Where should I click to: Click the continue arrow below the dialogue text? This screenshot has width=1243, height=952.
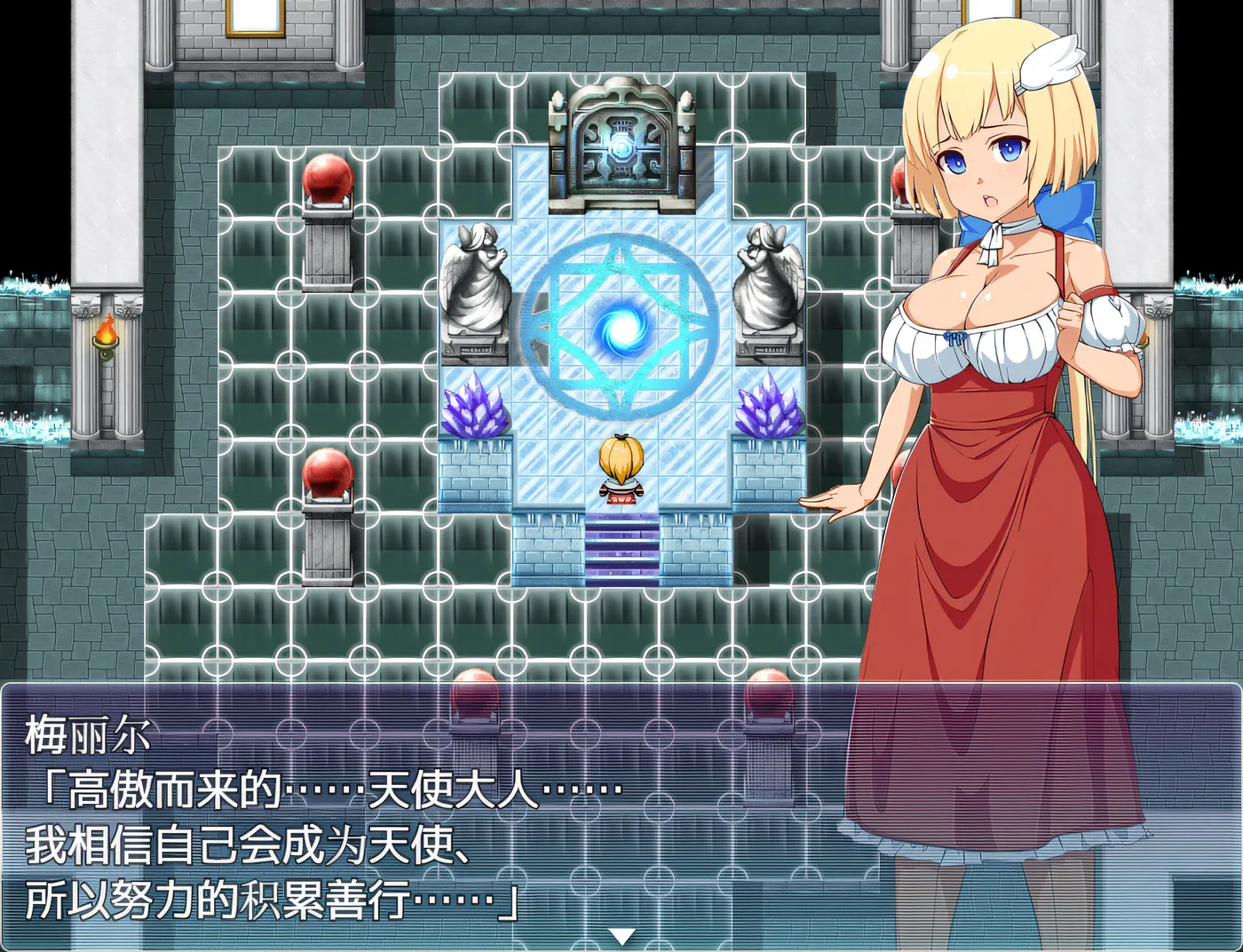click(620, 933)
